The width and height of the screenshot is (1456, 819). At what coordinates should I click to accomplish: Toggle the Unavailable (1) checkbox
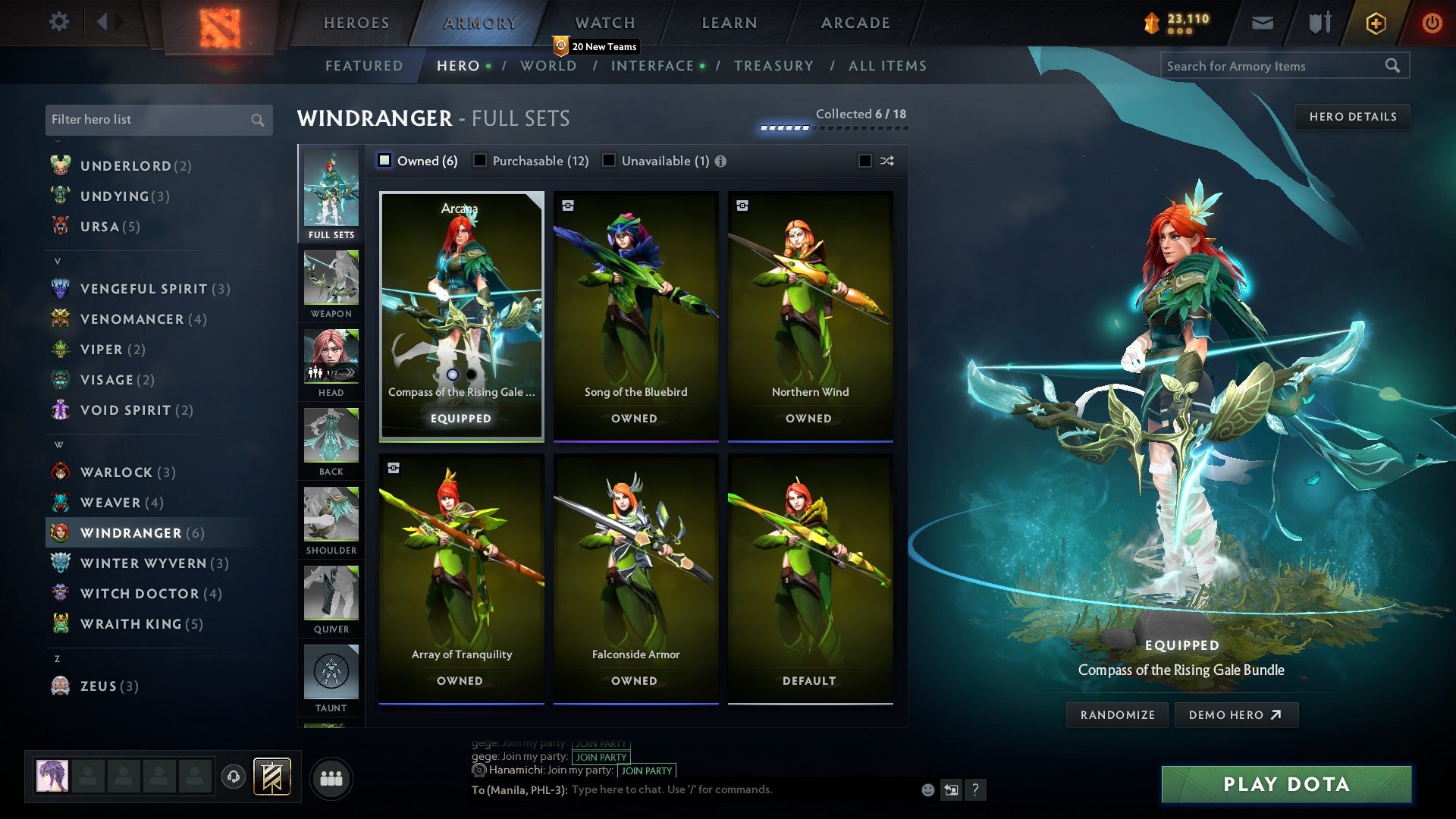(x=608, y=161)
